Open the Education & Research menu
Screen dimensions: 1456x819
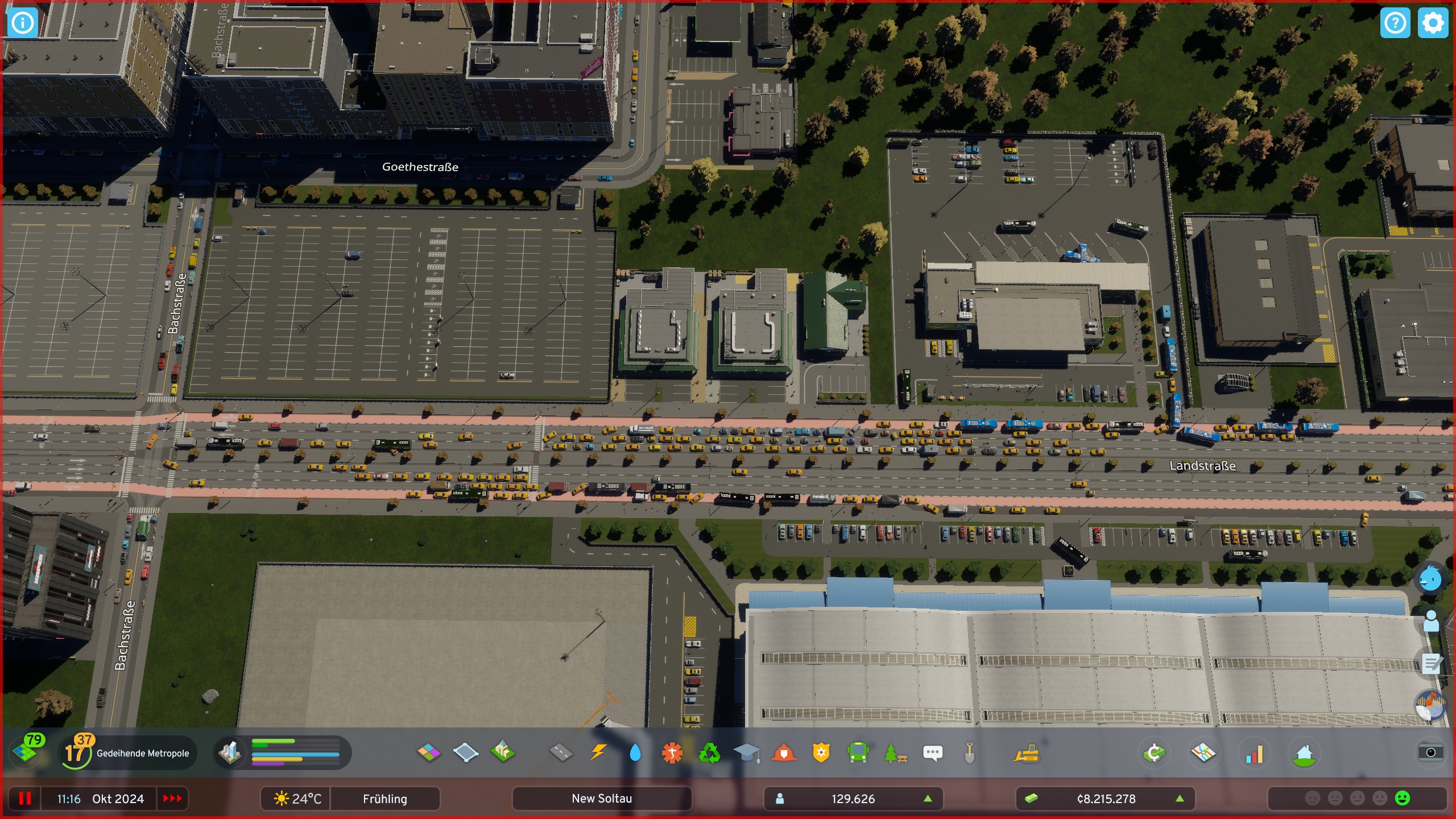pos(747,752)
